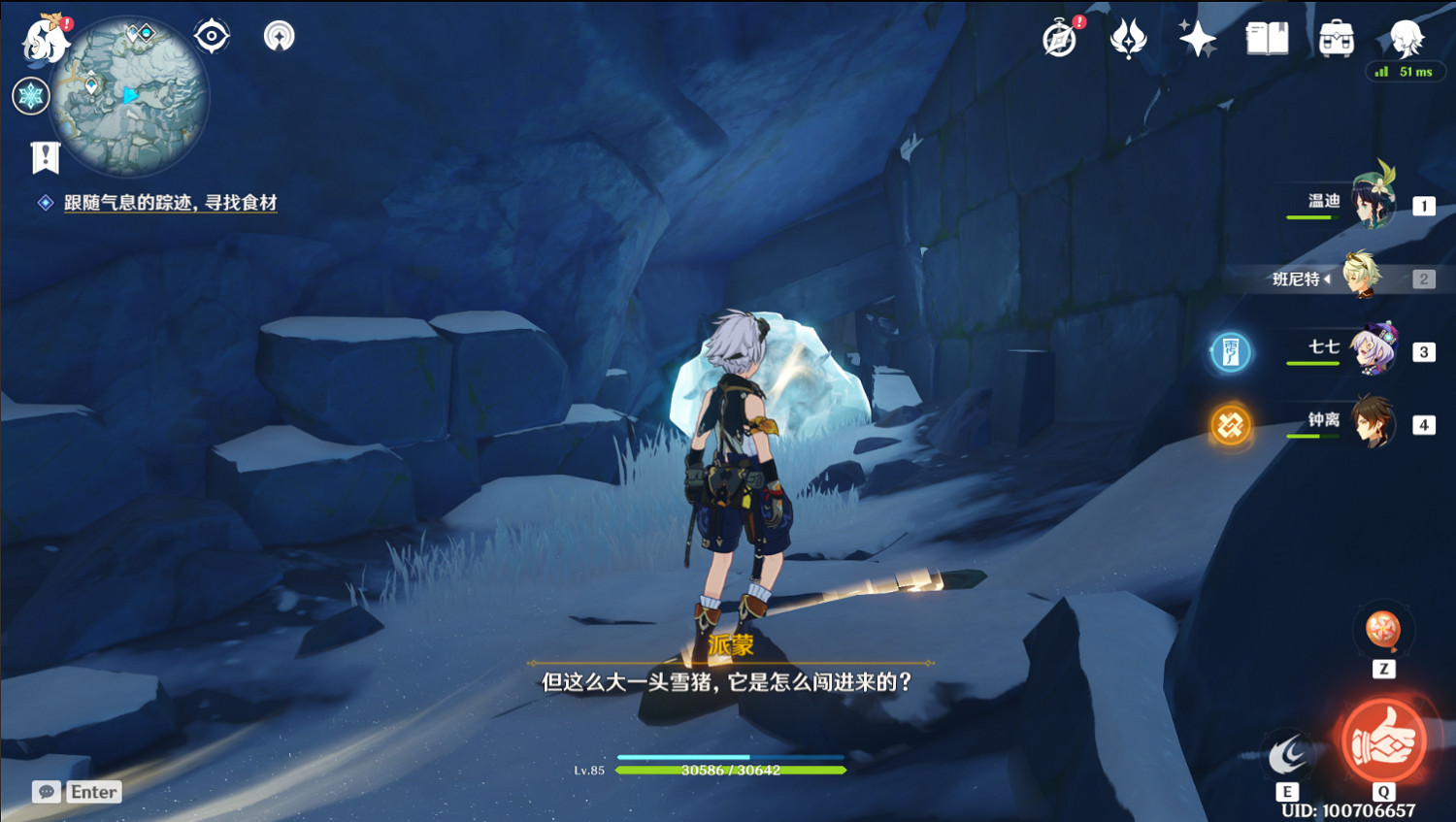This screenshot has height=822, width=1456.
Task: Click the Sheer Cold snowflake status icon
Action: 31,96
